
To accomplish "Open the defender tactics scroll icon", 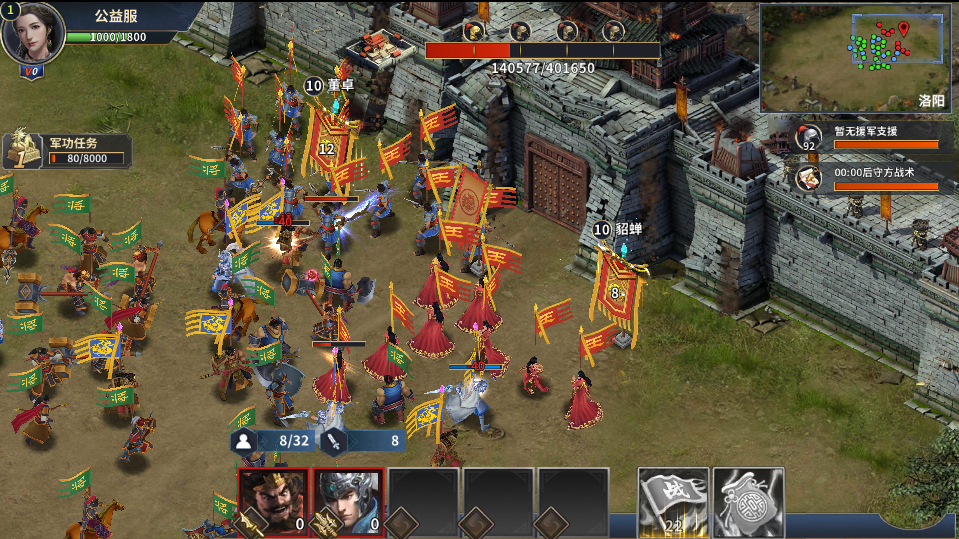I will pyautogui.click(x=808, y=178).
